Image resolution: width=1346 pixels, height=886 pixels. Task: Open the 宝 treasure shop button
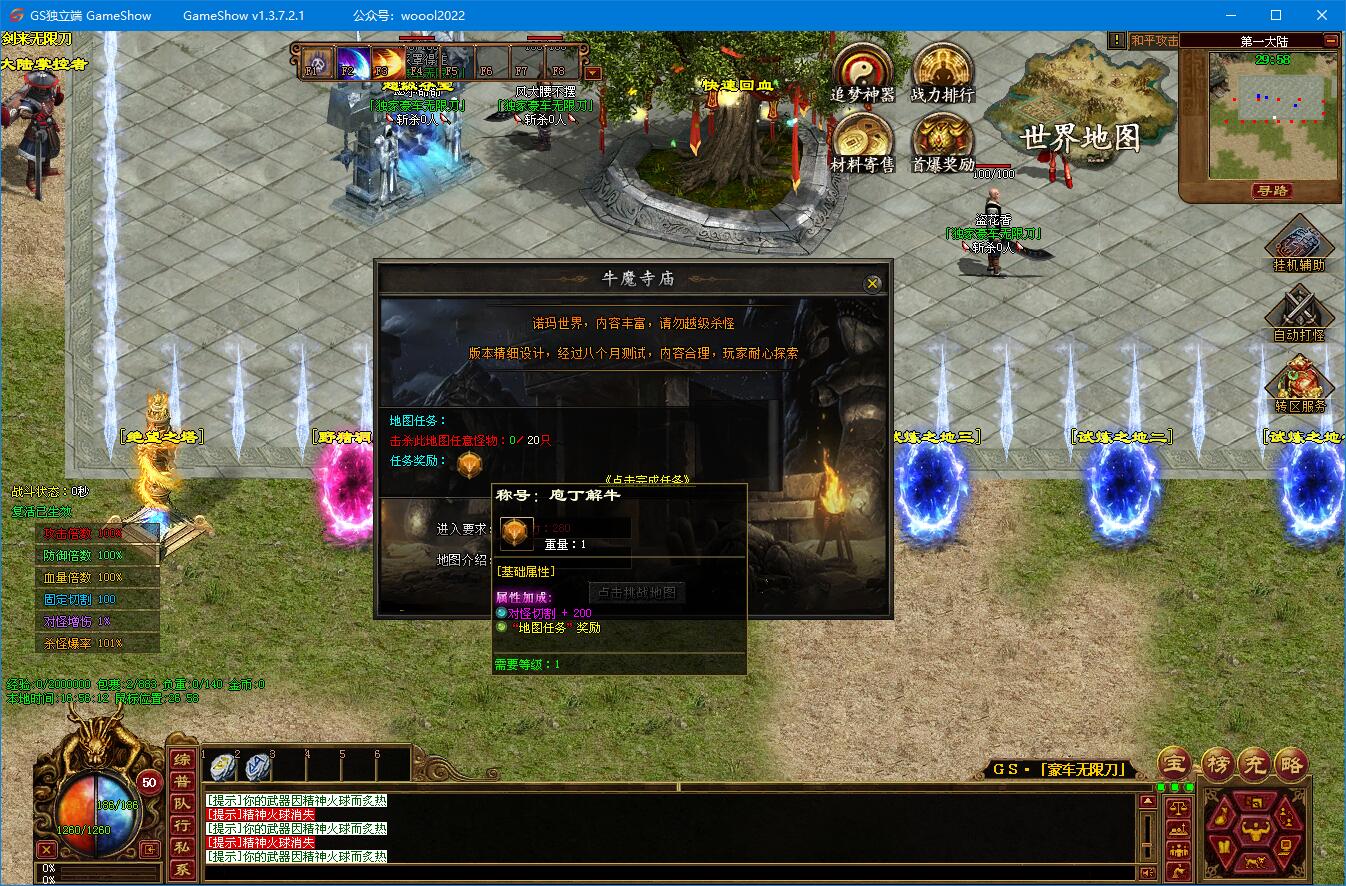point(1176,764)
